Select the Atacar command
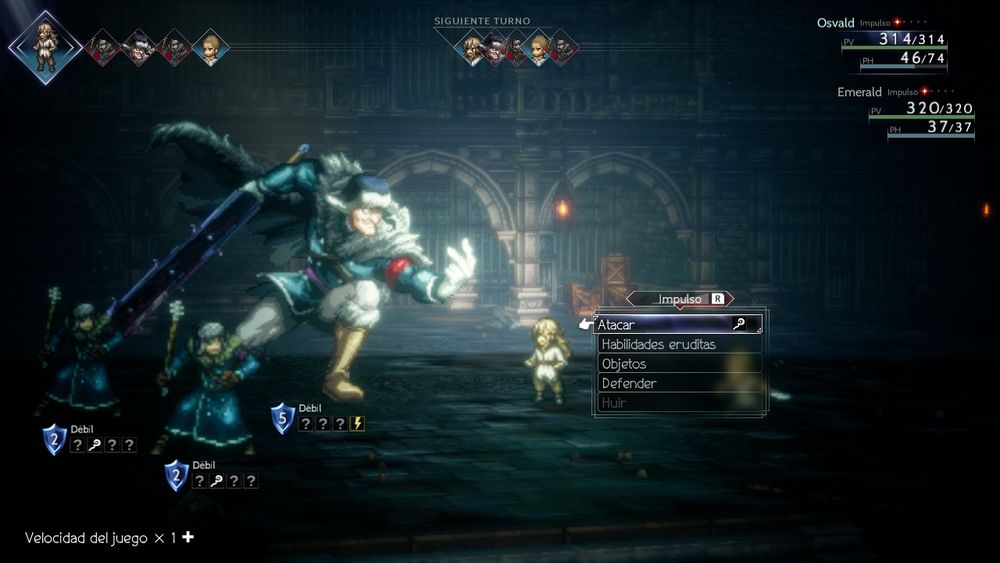The width and height of the screenshot is (1000, 563). (x=660, y=324)
